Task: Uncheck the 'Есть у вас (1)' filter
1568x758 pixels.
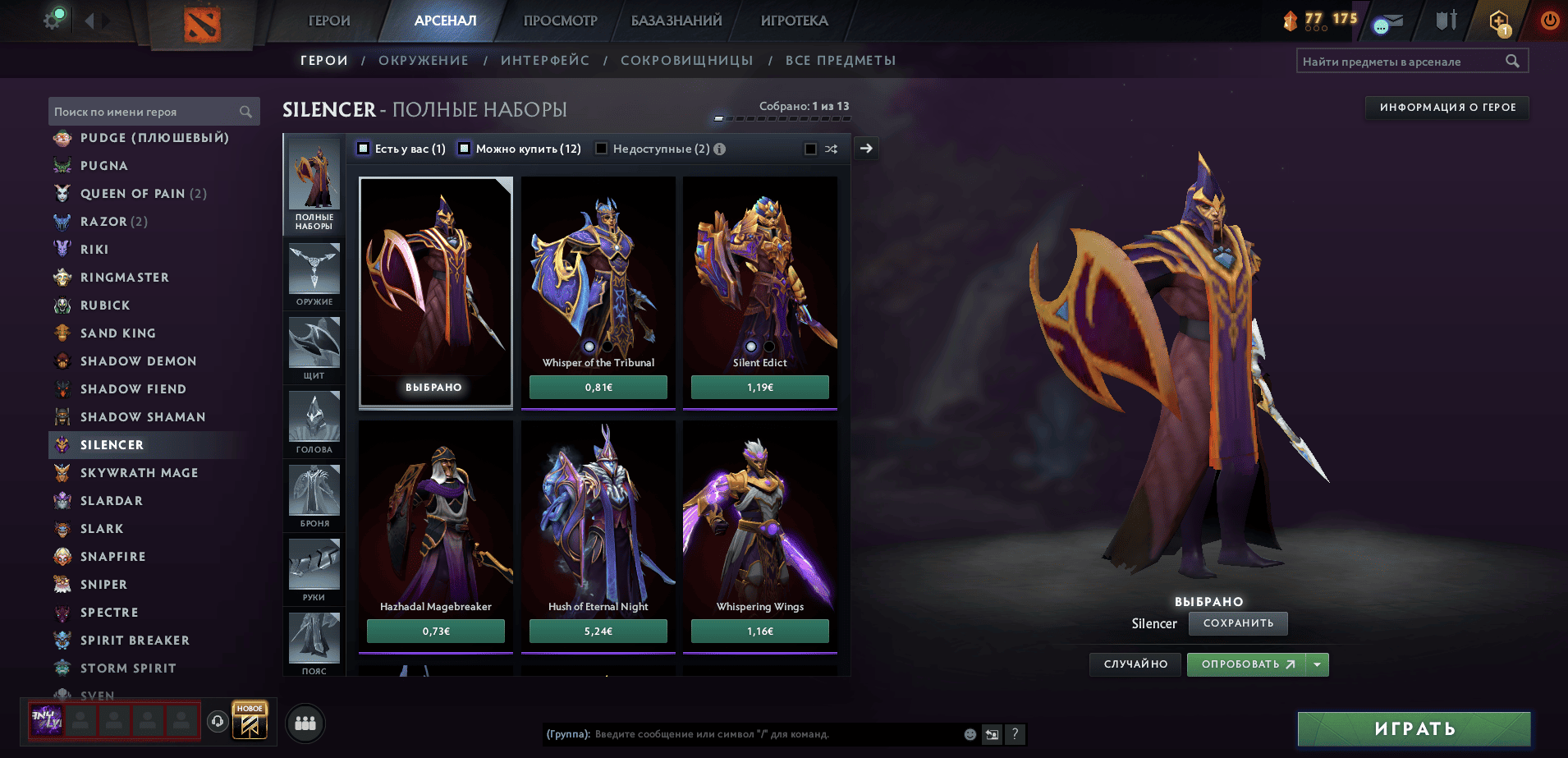Action: click(x=362, y=149)
